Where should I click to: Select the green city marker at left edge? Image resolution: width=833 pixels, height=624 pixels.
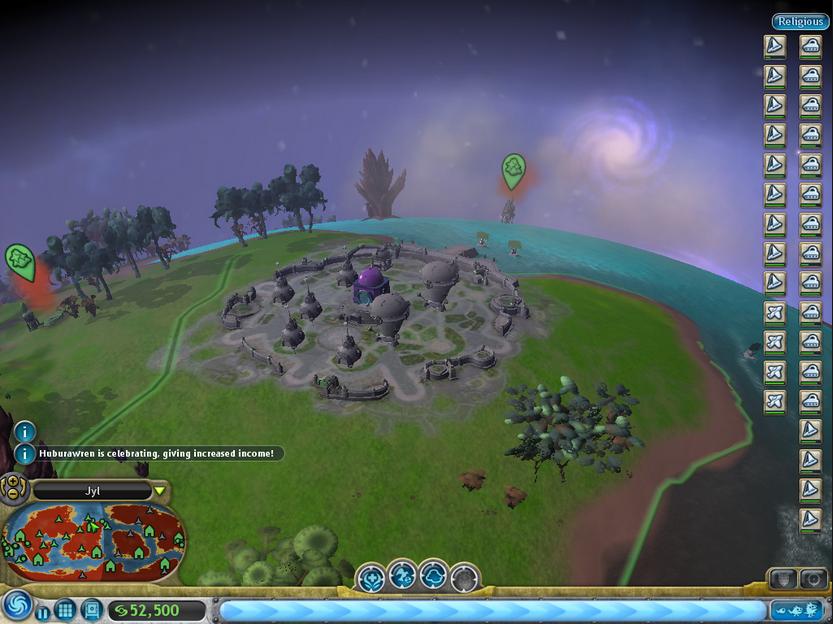[20, 260]
